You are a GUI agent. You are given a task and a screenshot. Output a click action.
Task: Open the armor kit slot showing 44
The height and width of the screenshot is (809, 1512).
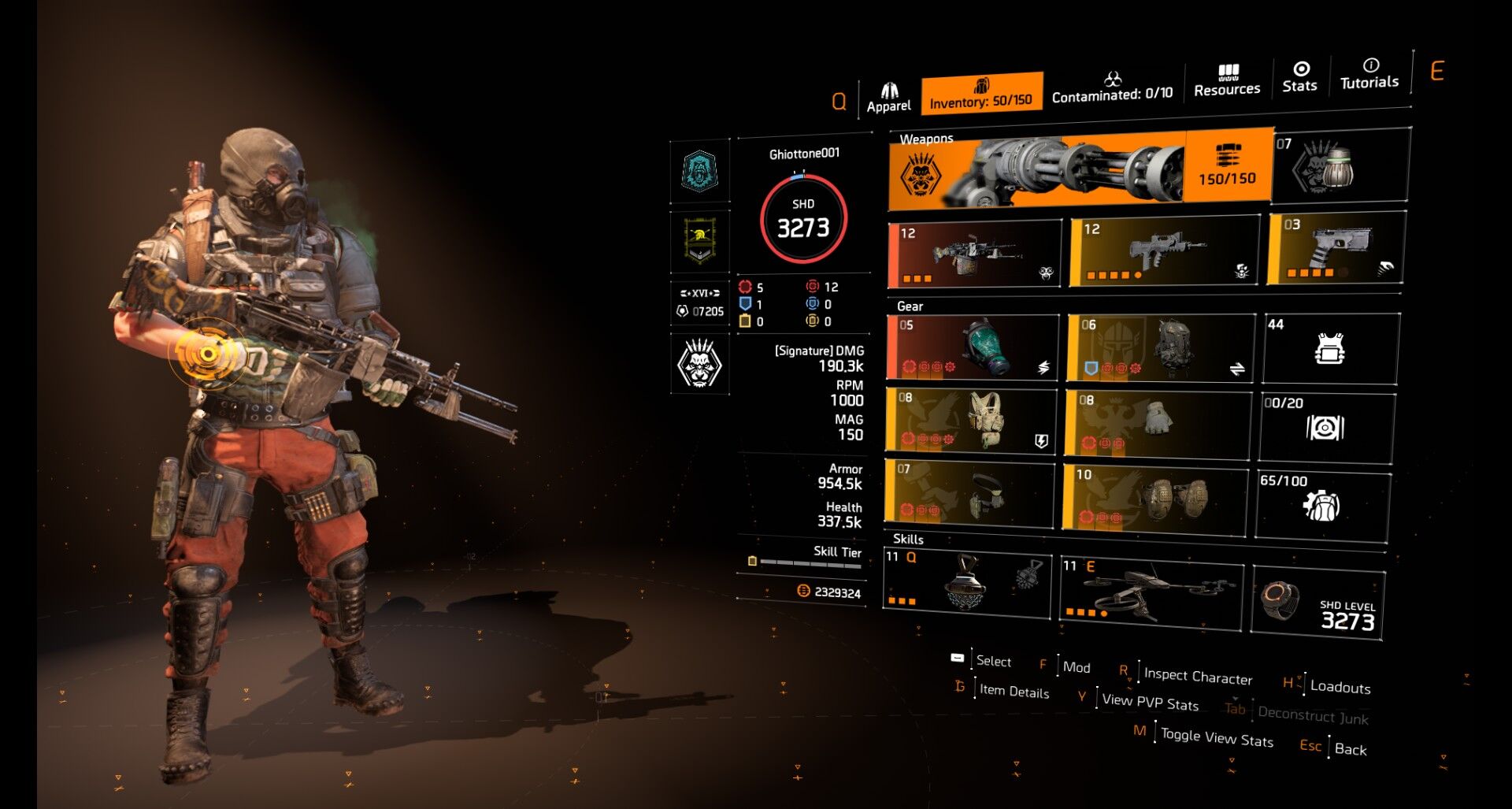(x=1330, y=348)
